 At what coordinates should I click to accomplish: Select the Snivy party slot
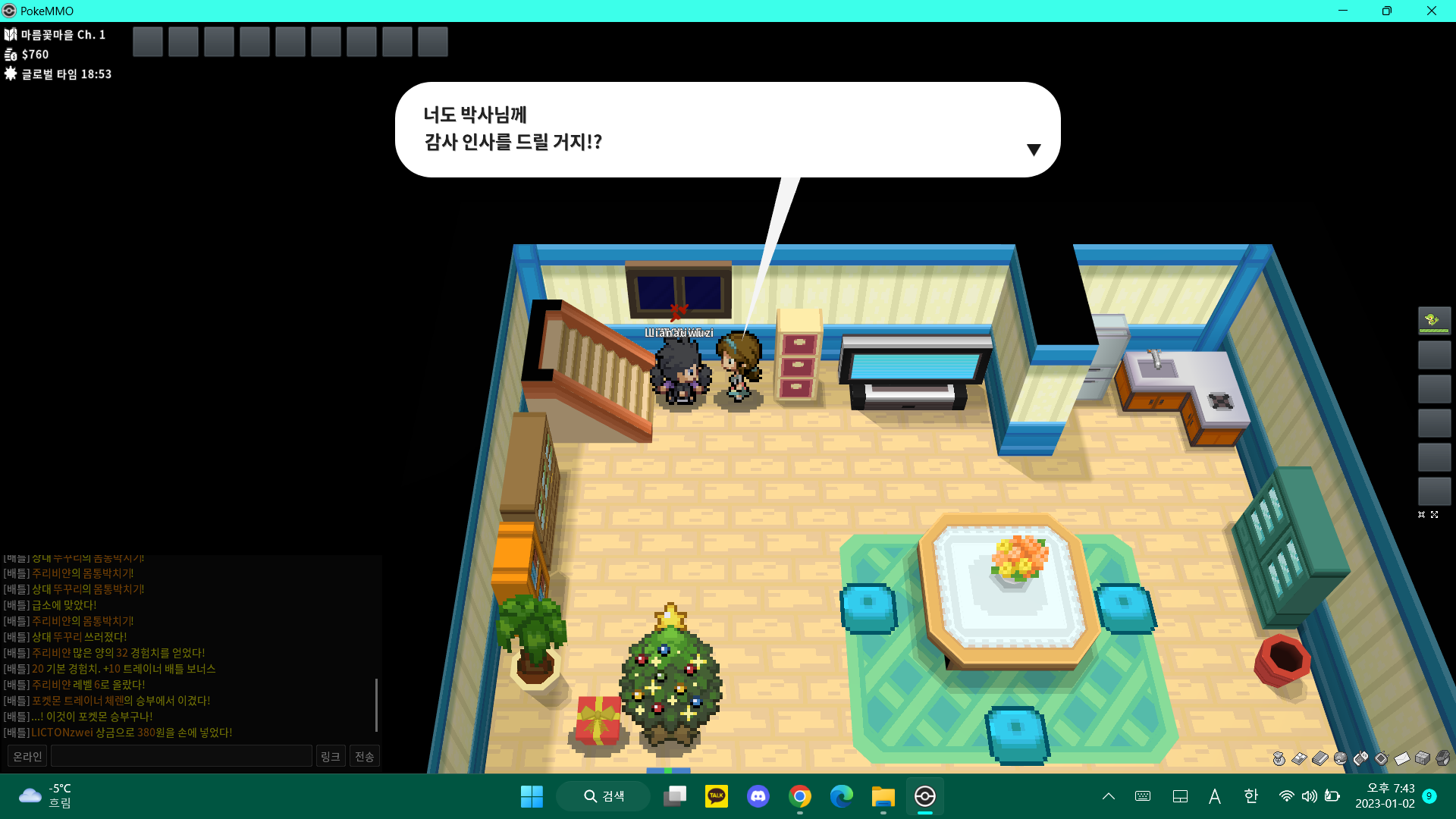click(1434, 321)
